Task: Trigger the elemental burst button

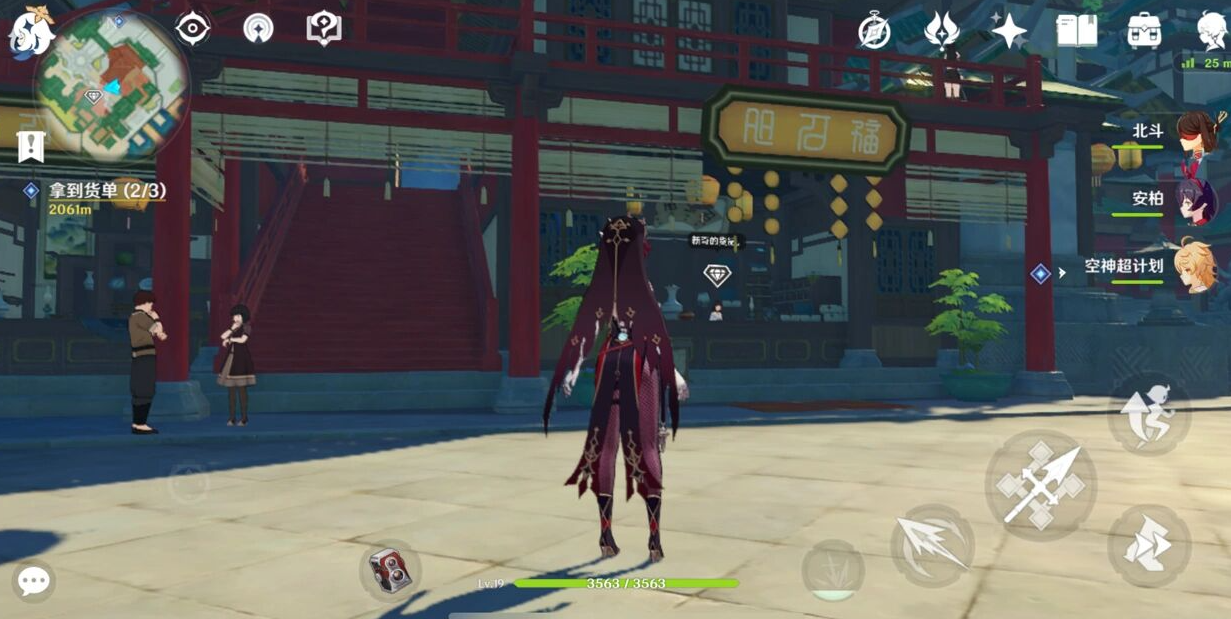Action: pyautogui.click(x=832, y=570)
